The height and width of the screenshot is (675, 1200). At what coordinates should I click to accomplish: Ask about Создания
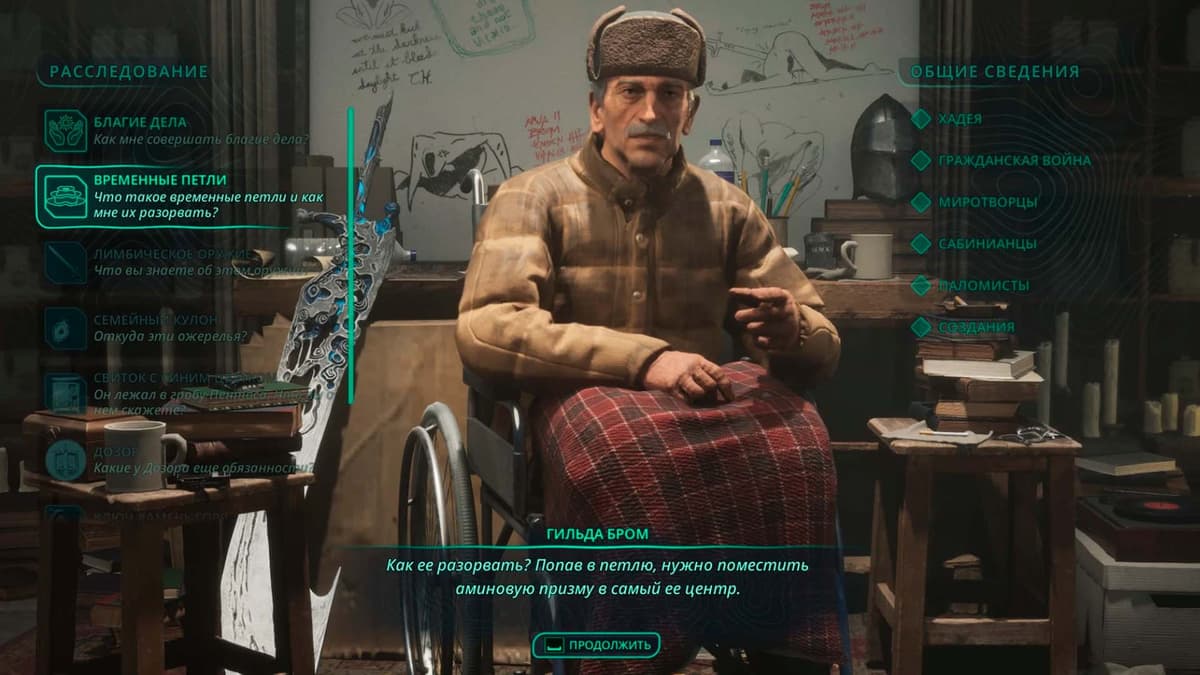(x=975, y=327)
